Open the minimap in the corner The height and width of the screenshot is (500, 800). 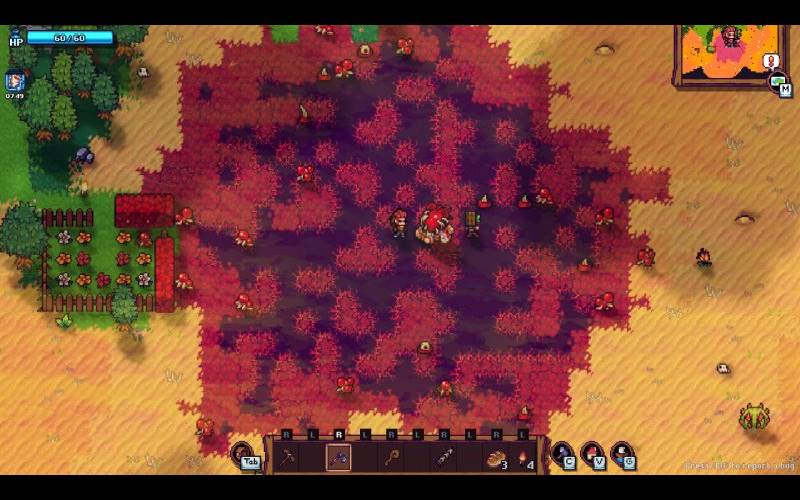tap(726, 56)
